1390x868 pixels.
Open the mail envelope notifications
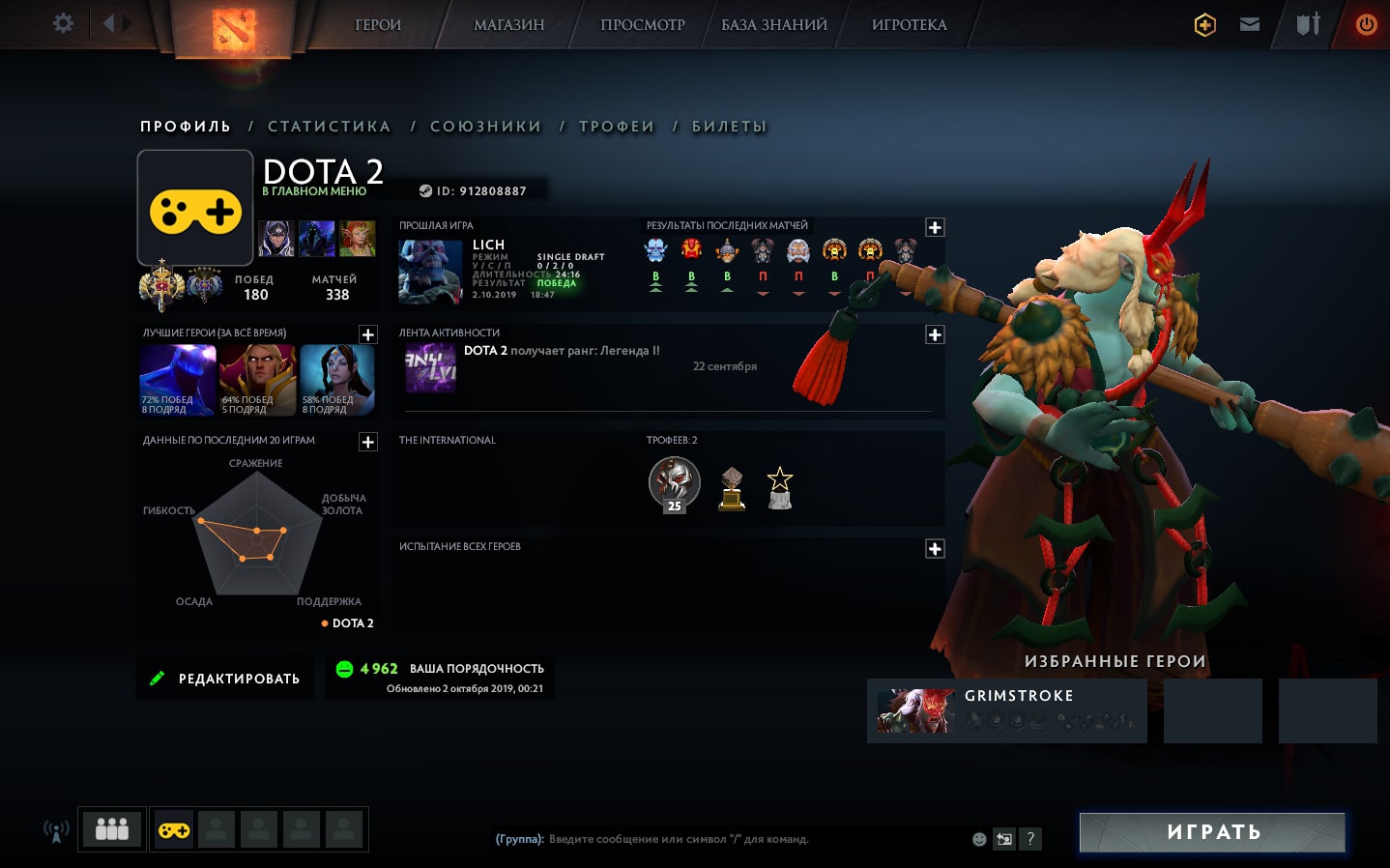tap(1250, 24)
